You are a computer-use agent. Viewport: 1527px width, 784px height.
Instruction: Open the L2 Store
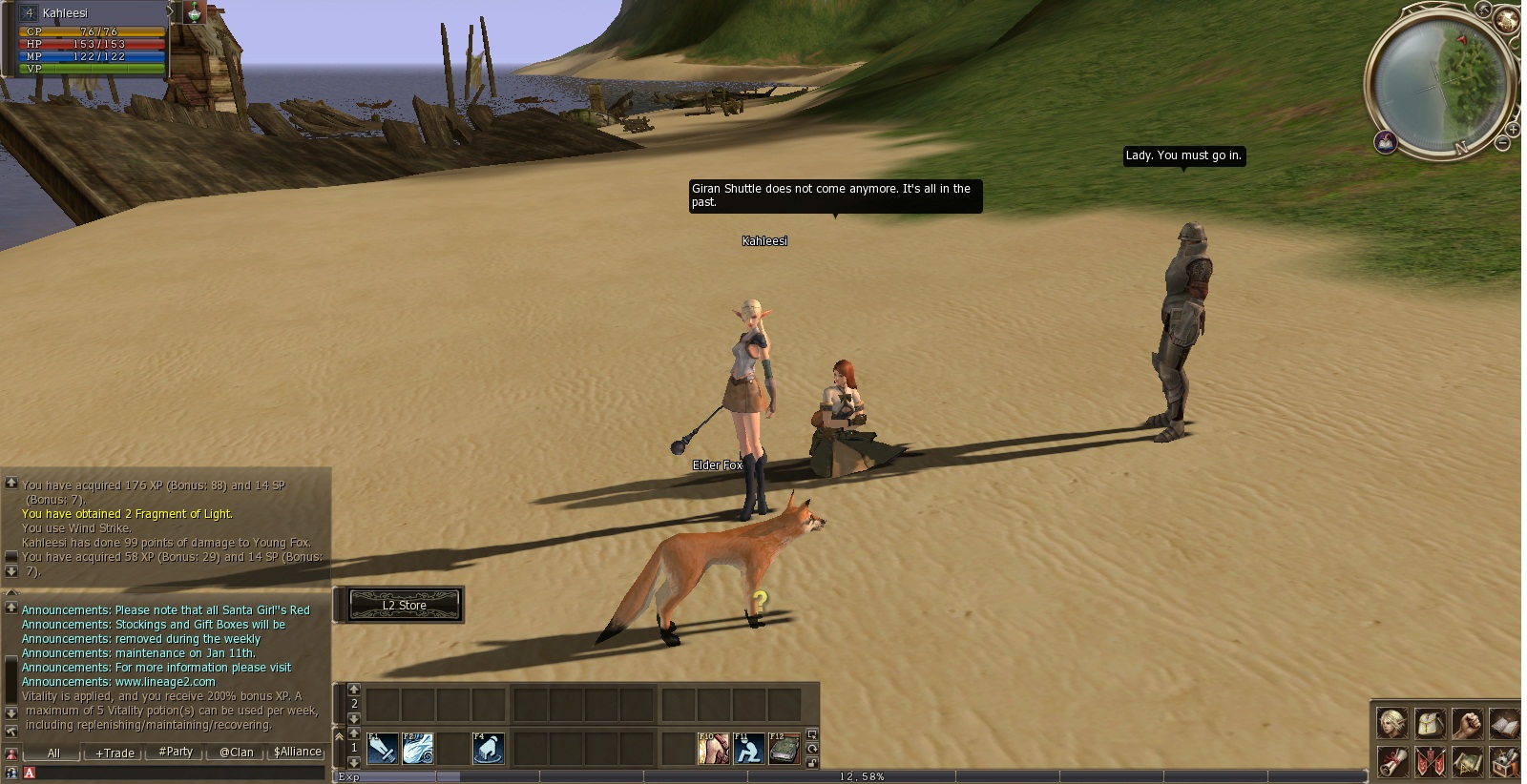(x=405, y=605)
